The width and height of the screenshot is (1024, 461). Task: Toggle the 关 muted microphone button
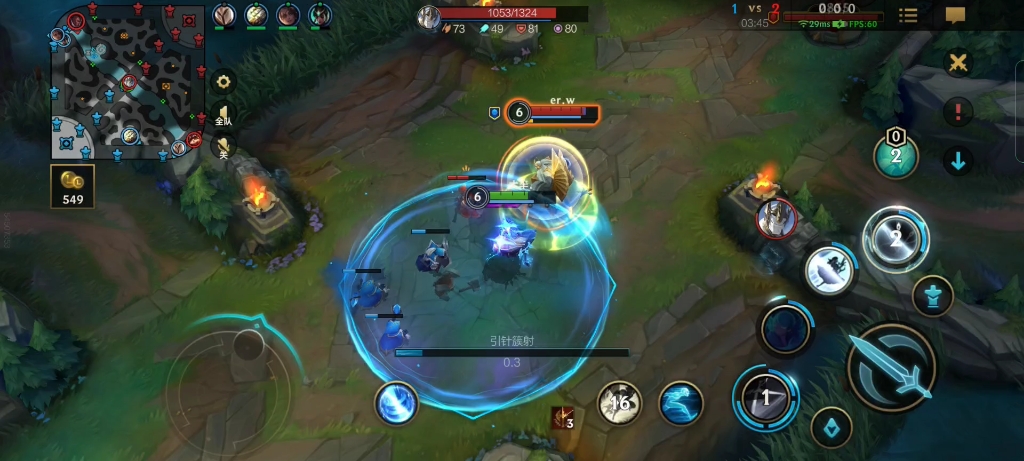pyautogui.click(x=224, y=148)
